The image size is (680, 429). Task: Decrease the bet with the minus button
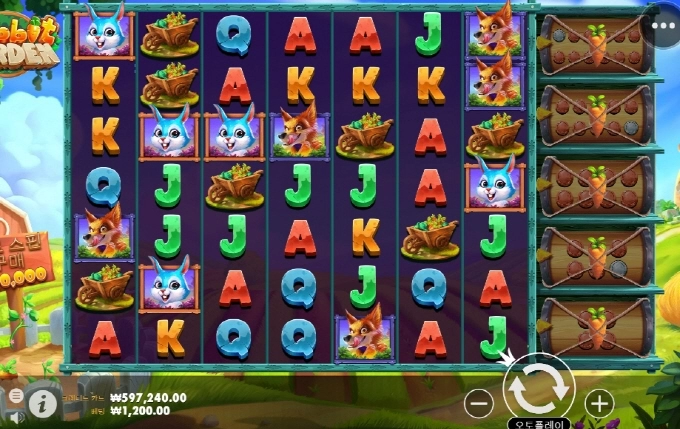(x=480, y=404)
